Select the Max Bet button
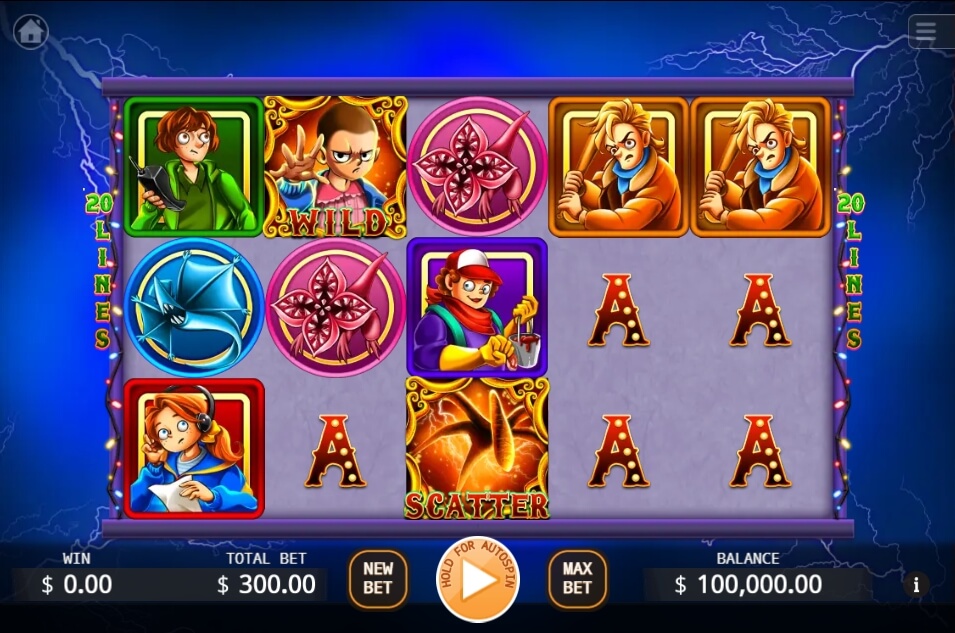The image size is (955, 633). 577,578
